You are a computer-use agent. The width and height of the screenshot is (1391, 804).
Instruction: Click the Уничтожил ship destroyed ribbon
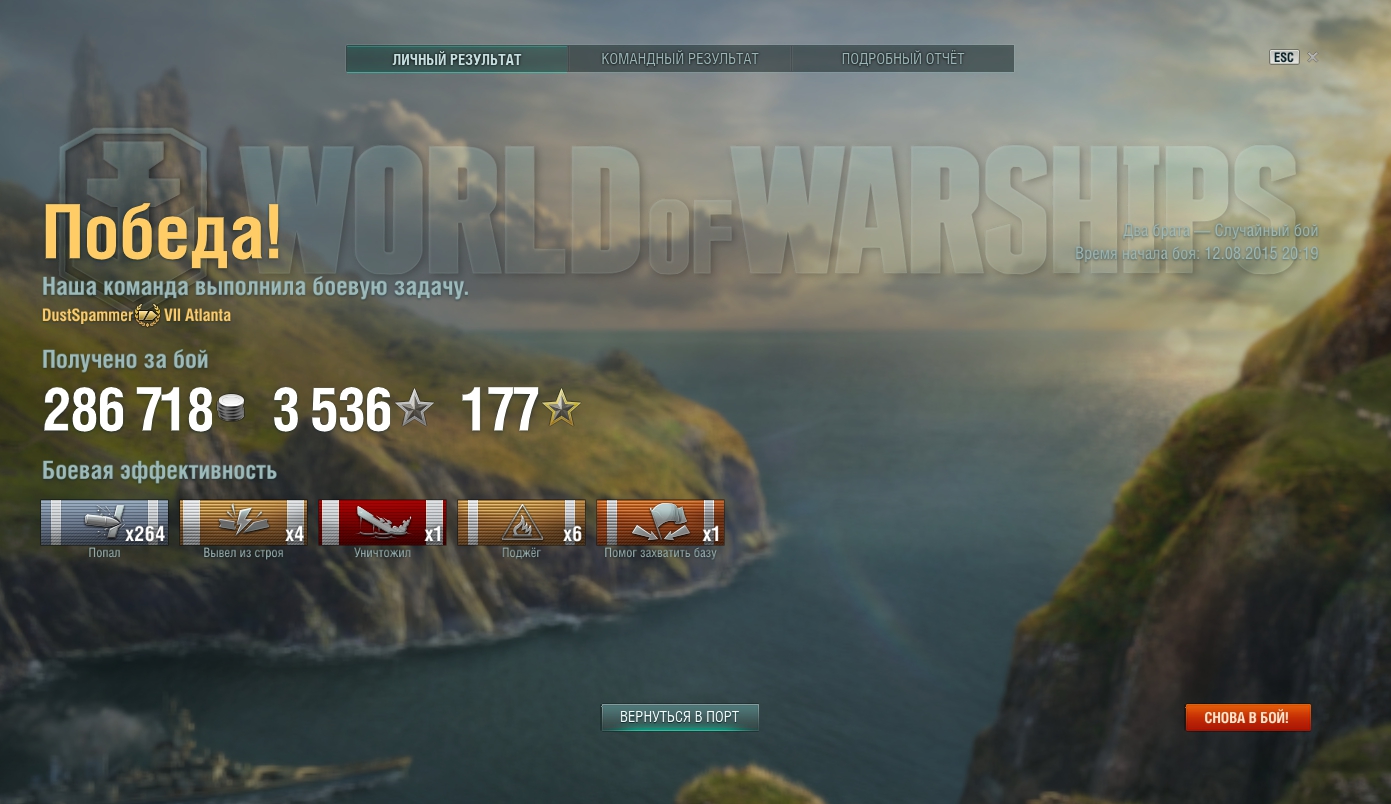[x=382, y=523]
